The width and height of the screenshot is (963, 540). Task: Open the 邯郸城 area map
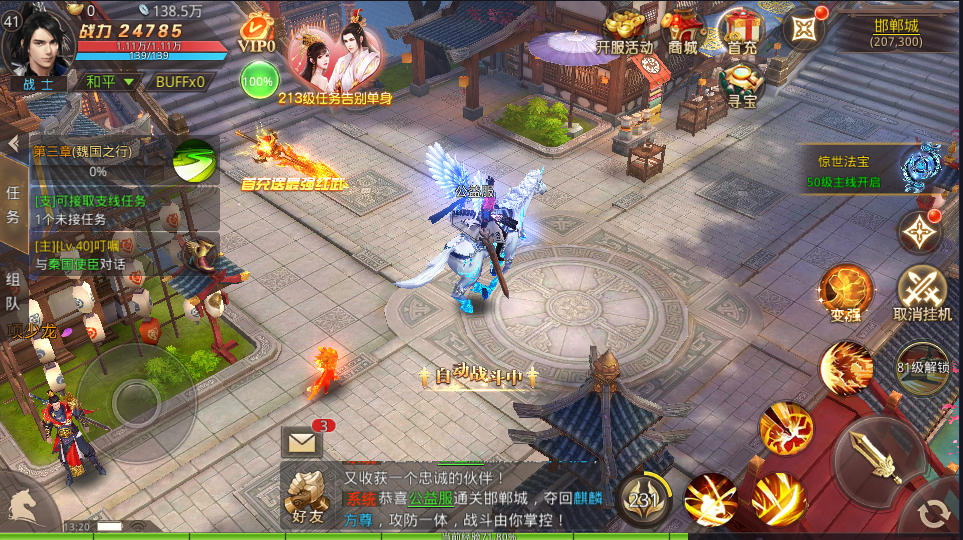click(x=896, y=33)
